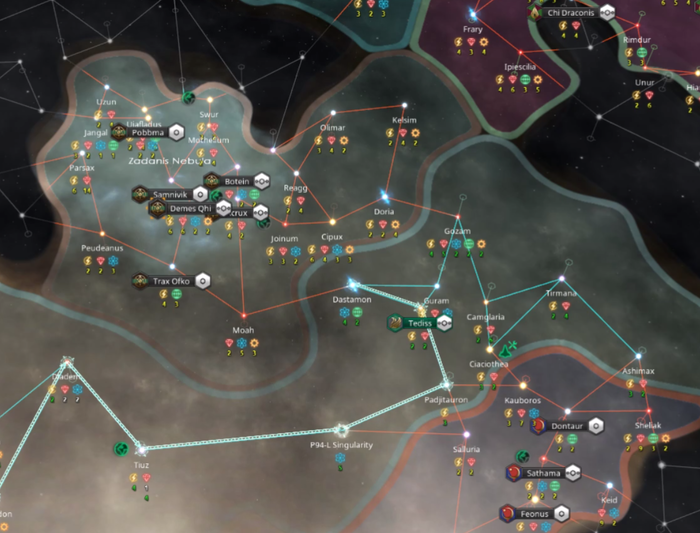This screenshot has height=533, width=700.
Task: Choose the Moah system label
Action: [x=243, y=329]
